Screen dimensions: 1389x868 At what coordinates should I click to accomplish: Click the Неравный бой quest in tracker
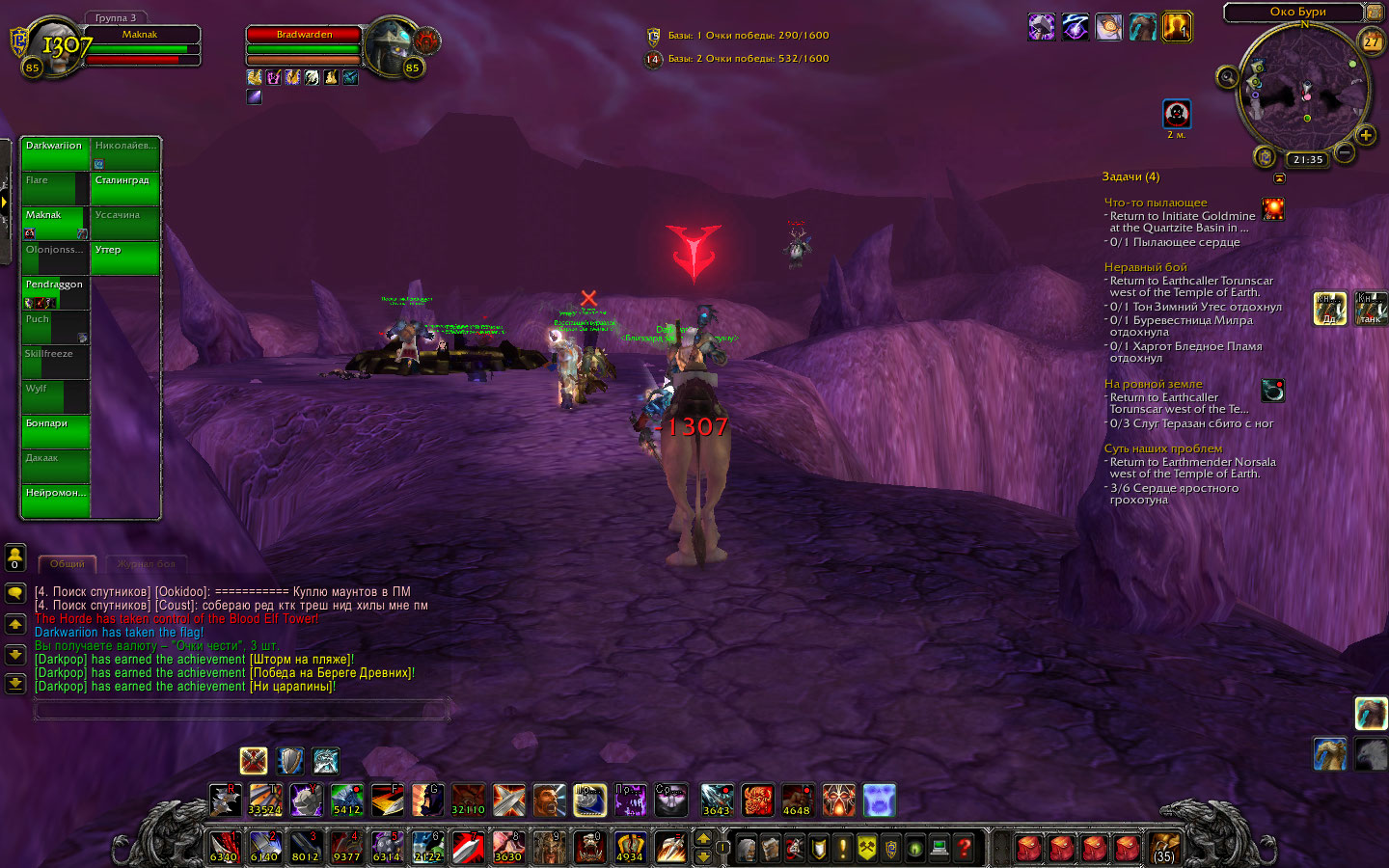click(1145, 267)
